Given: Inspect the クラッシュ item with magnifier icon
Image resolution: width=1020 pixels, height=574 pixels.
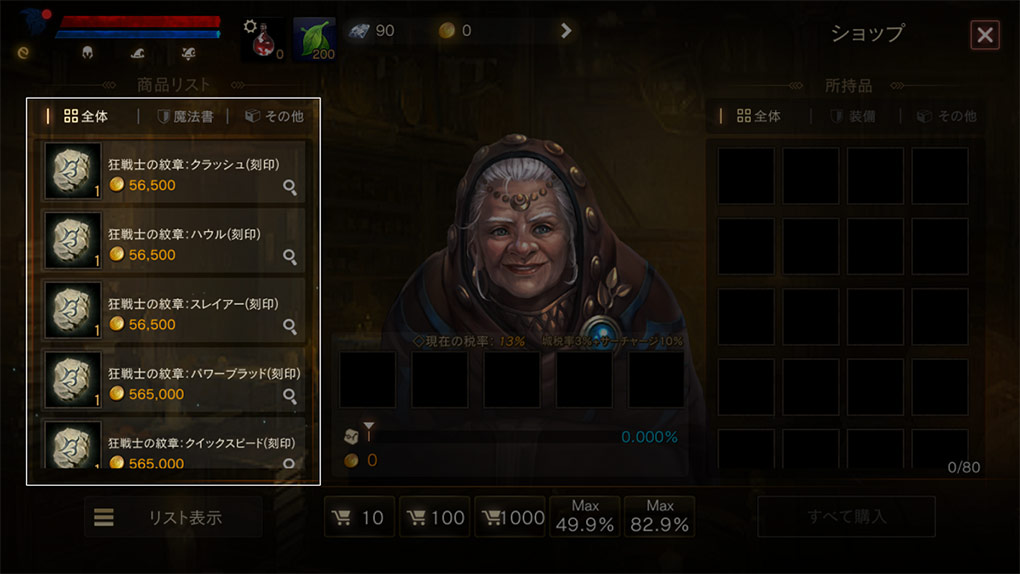Looking at the screenshot, I should click(290, 187).
